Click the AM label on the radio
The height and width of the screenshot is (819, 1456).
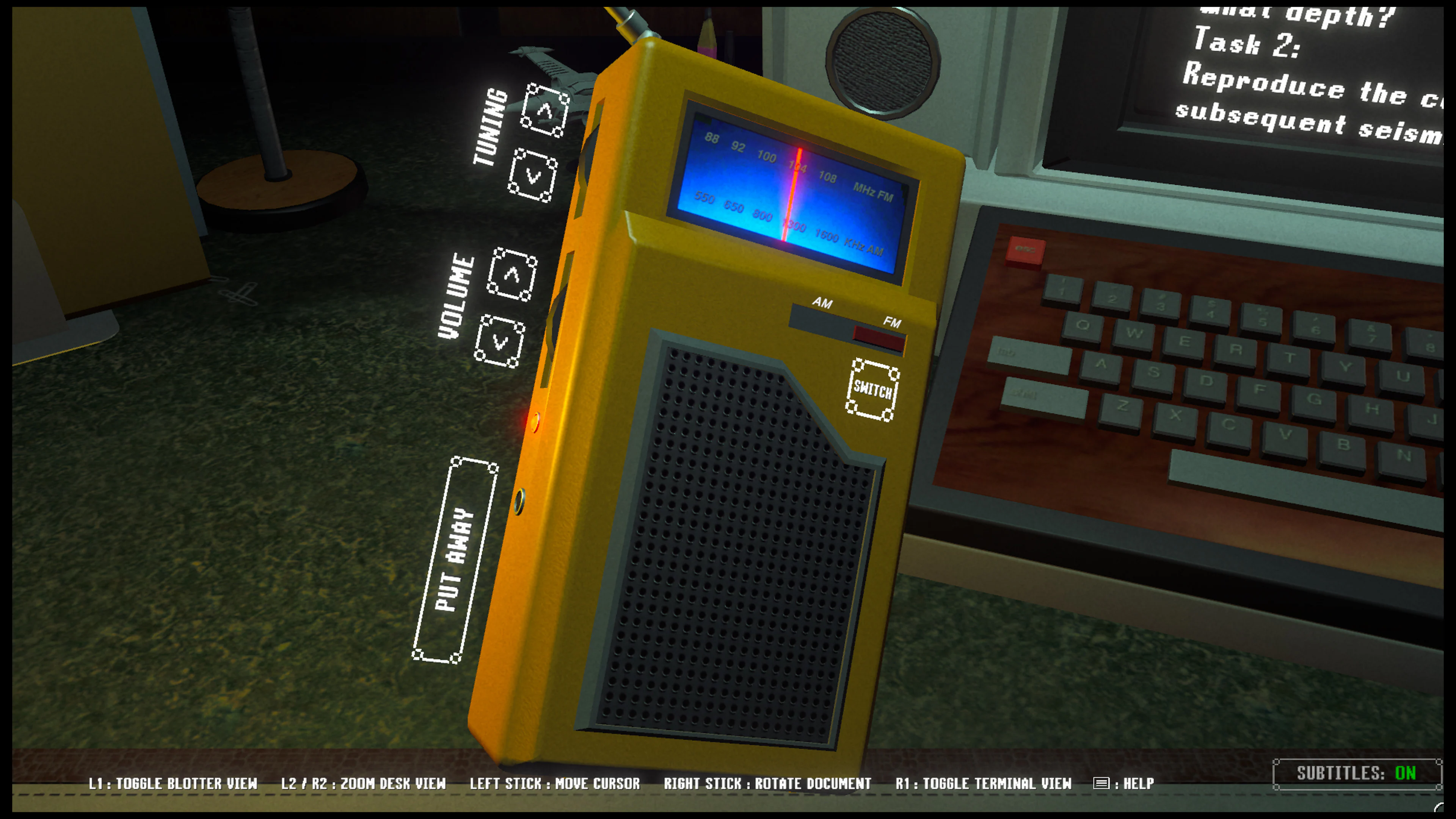click(x=822, y=304)
